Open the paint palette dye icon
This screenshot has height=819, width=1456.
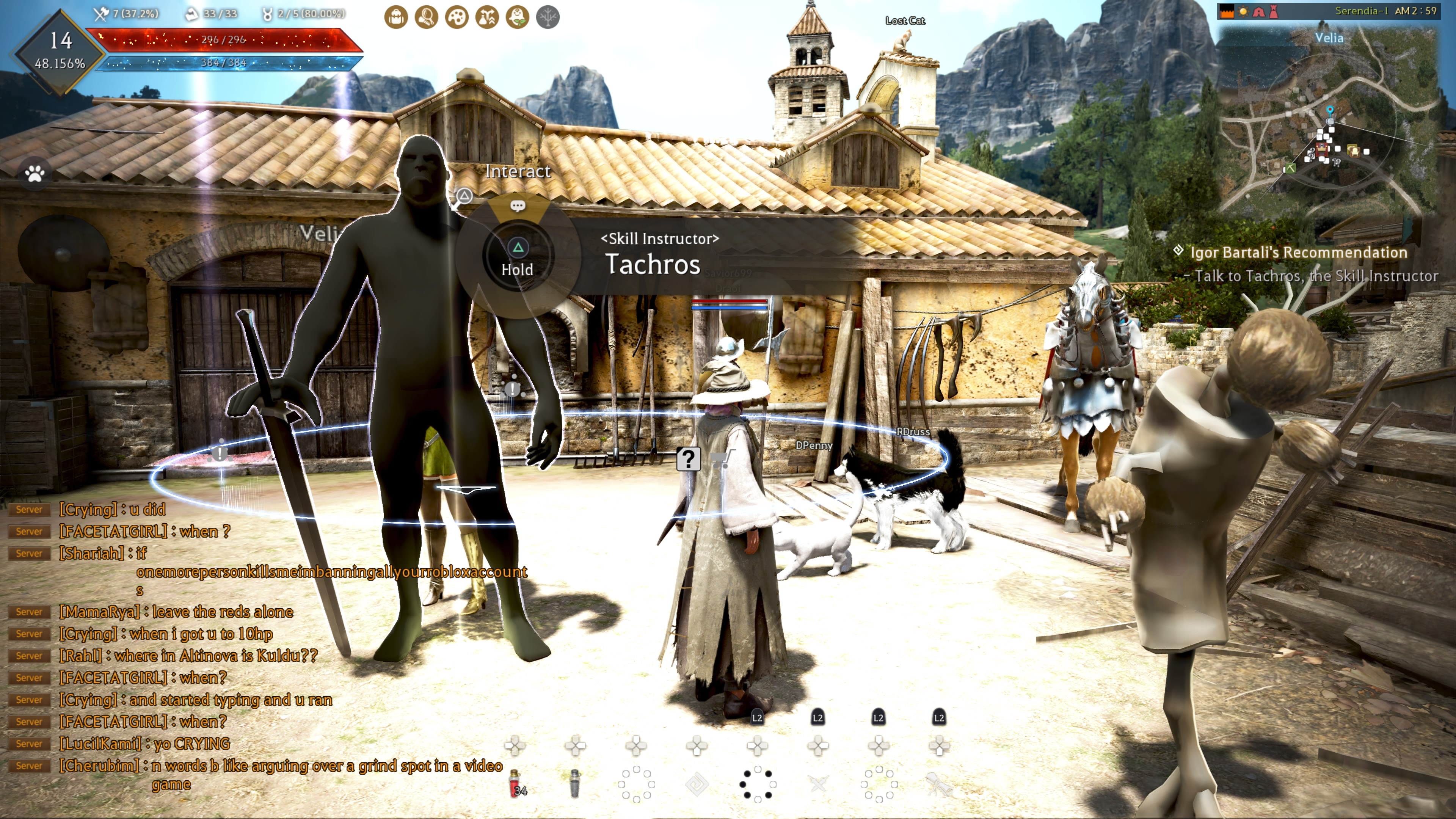457,17
